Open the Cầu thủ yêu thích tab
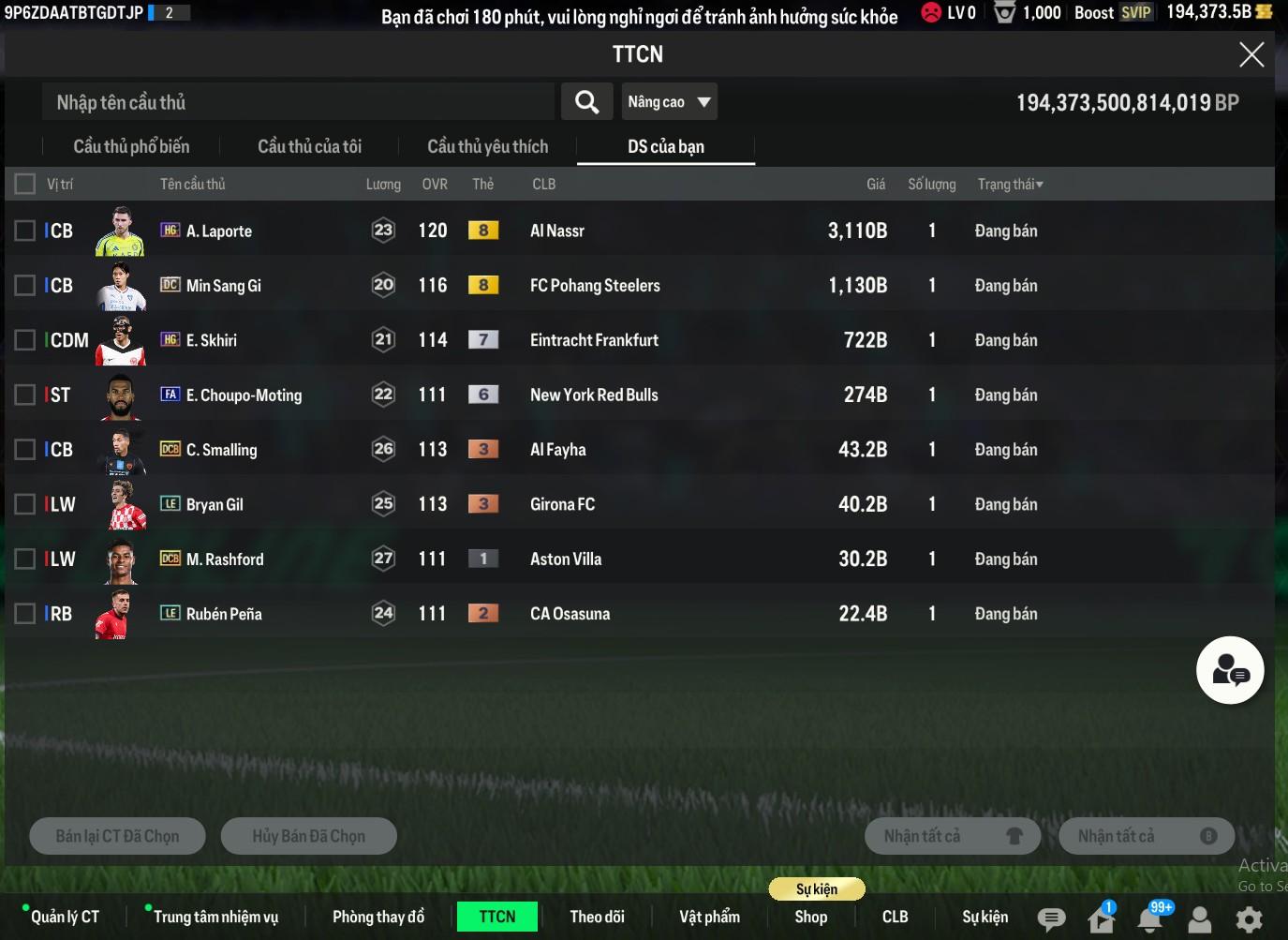The image size is (1288, 940). tap(487, 147)
